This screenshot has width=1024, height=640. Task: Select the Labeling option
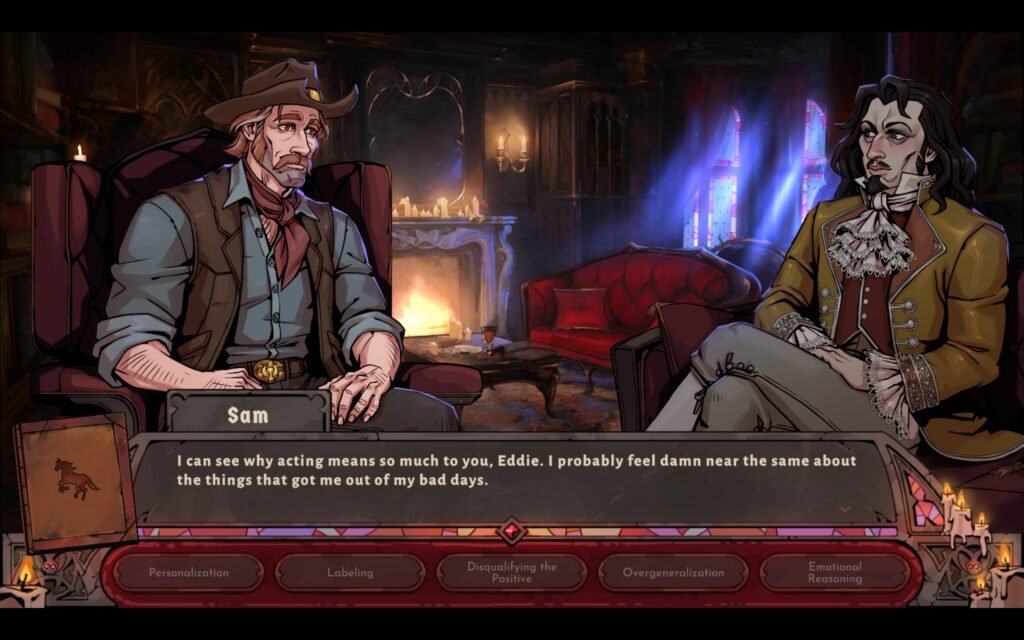pos(350,573)
